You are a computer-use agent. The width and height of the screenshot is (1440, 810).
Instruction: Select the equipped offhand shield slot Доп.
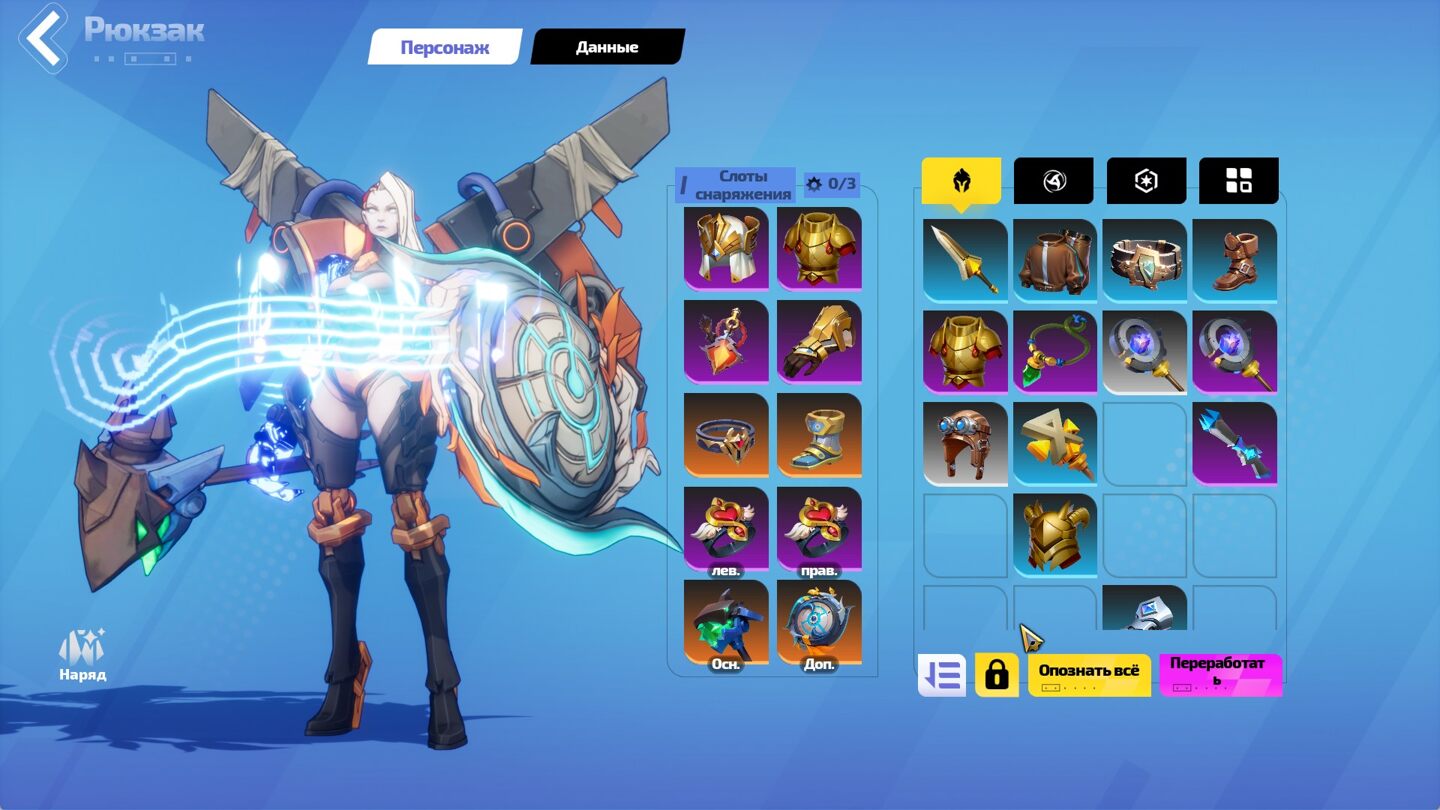click(819, 623)
